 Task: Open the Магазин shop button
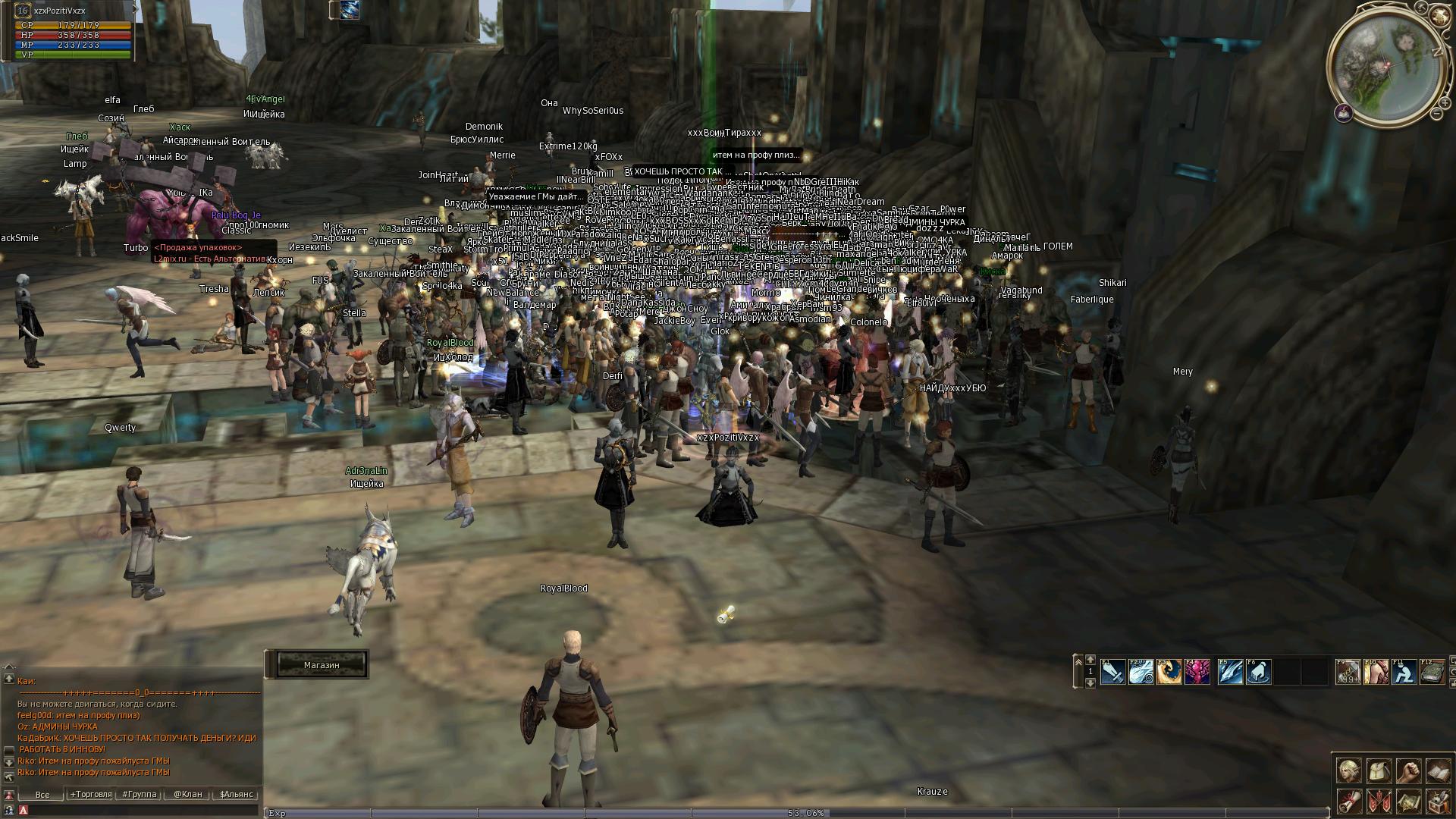[322, 665]
